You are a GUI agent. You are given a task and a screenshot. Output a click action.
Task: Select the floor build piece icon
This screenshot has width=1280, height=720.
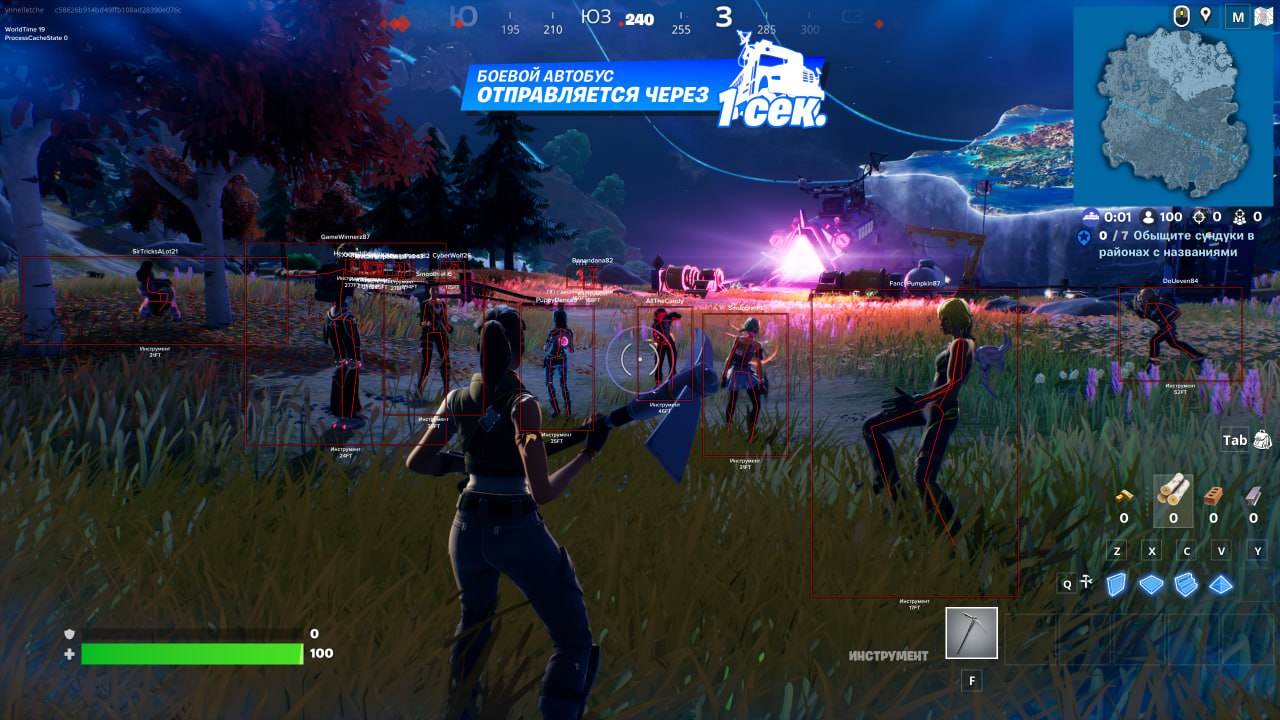[1150, 584]
